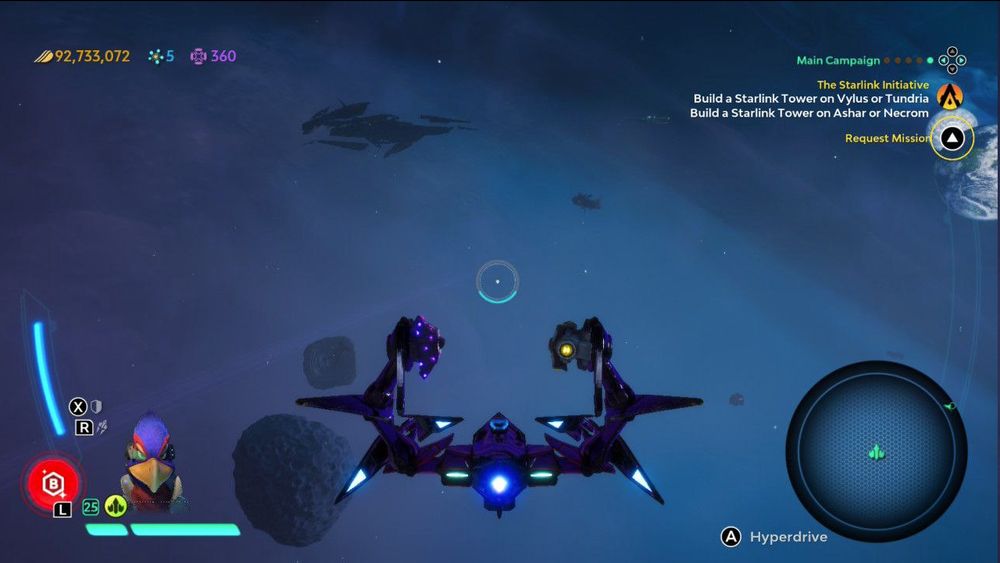Select the Falco pilot portrait
The height and width of the screenshot is (563, 1000).
pyautogui.click(x=151, y=463)
